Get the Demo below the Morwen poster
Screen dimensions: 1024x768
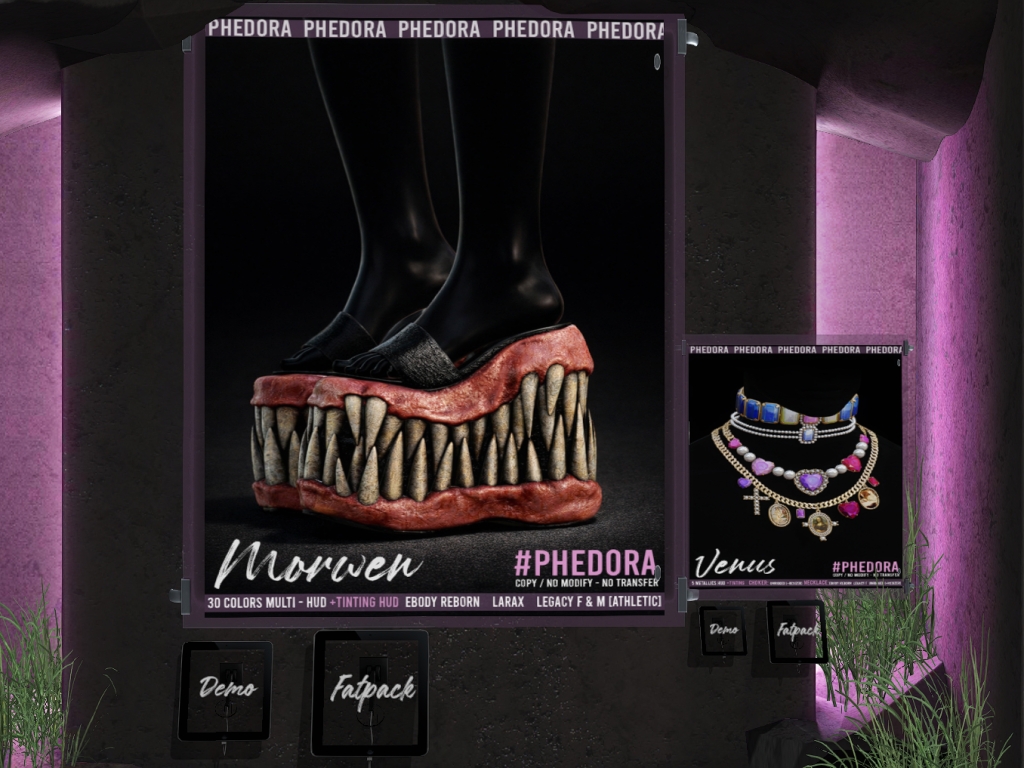pos(226,689)
